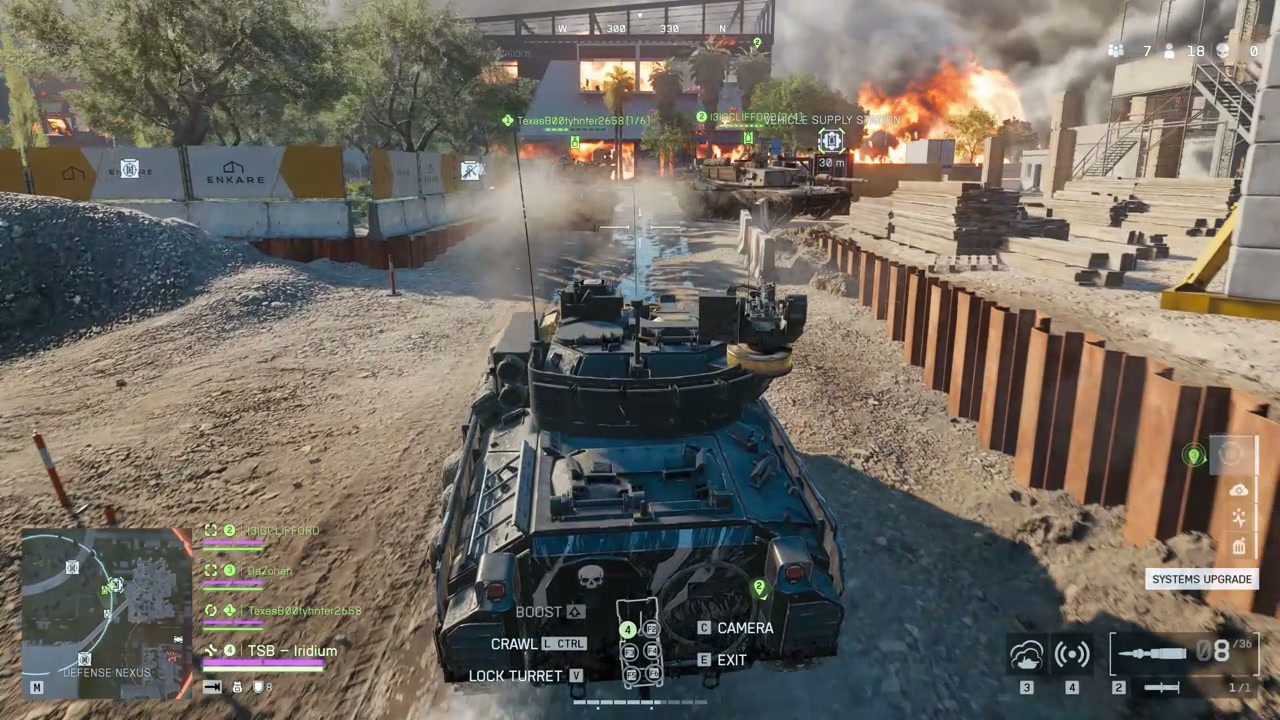Activate the sensor pulse ability icon

point(1072,655)
